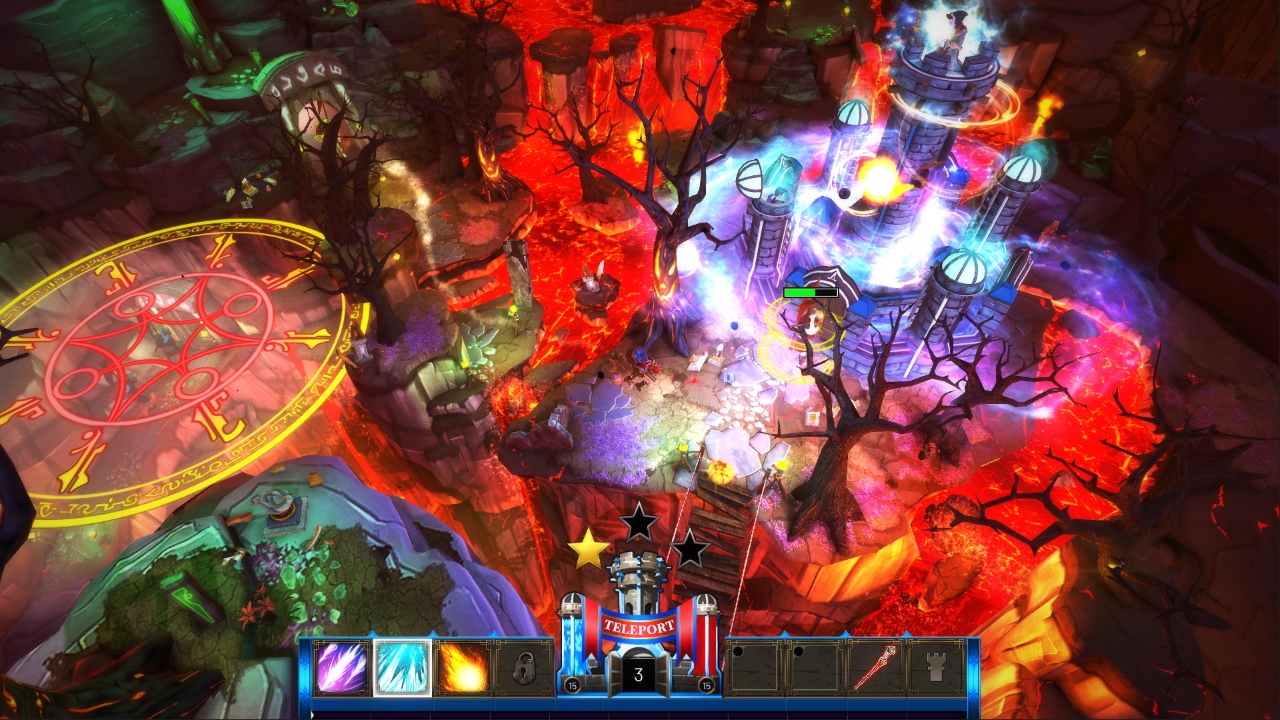The height and width of the screenshot is (720, 1280).
Task: Click the gold star above the teleporter
Action: tap(588, 552)
